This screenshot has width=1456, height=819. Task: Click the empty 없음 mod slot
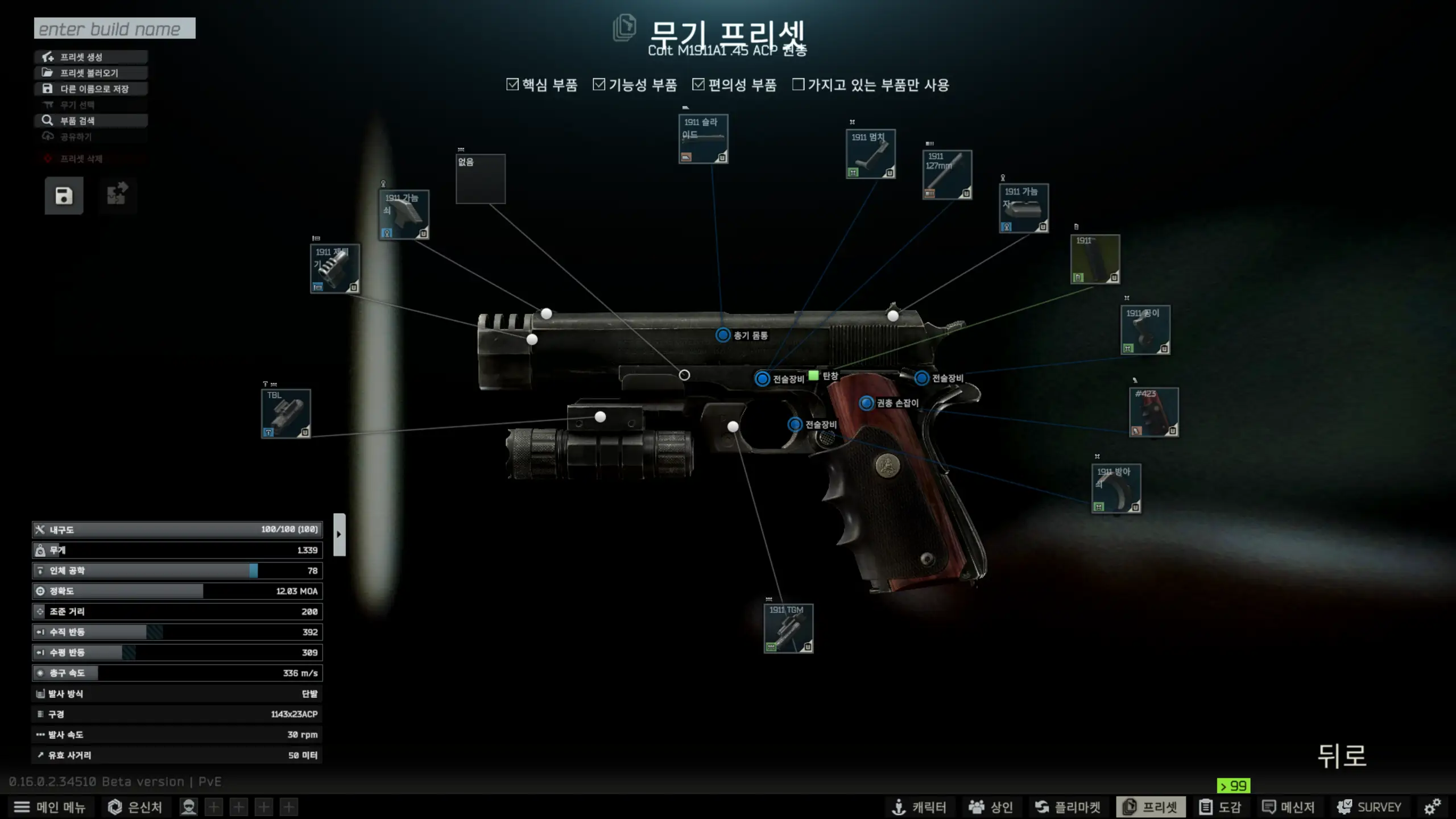pos(481,179)
